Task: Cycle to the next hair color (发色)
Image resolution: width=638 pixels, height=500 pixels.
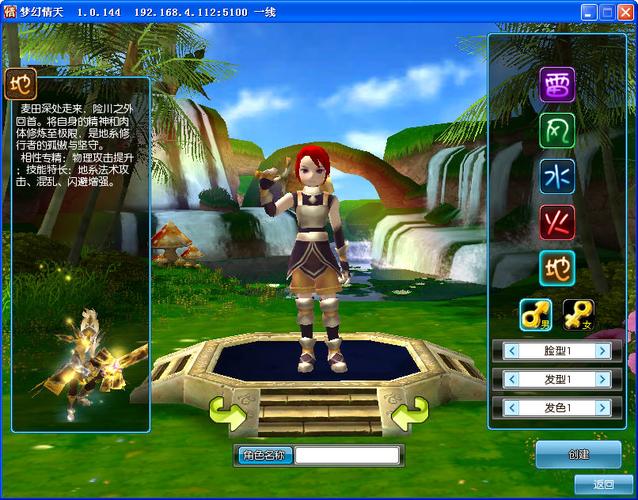Action: [x=602, y=408]
